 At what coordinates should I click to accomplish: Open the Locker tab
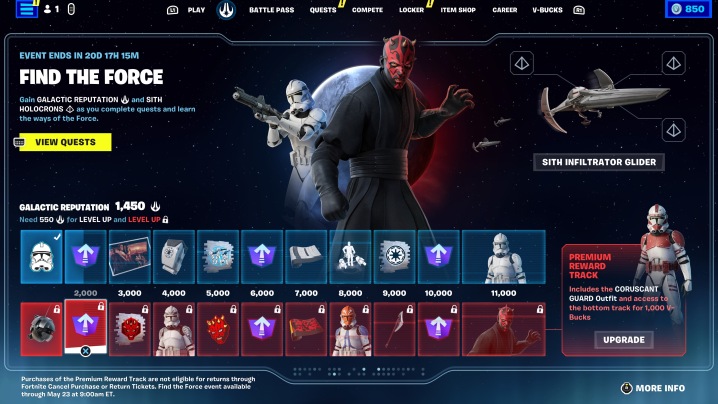point(411,10)
